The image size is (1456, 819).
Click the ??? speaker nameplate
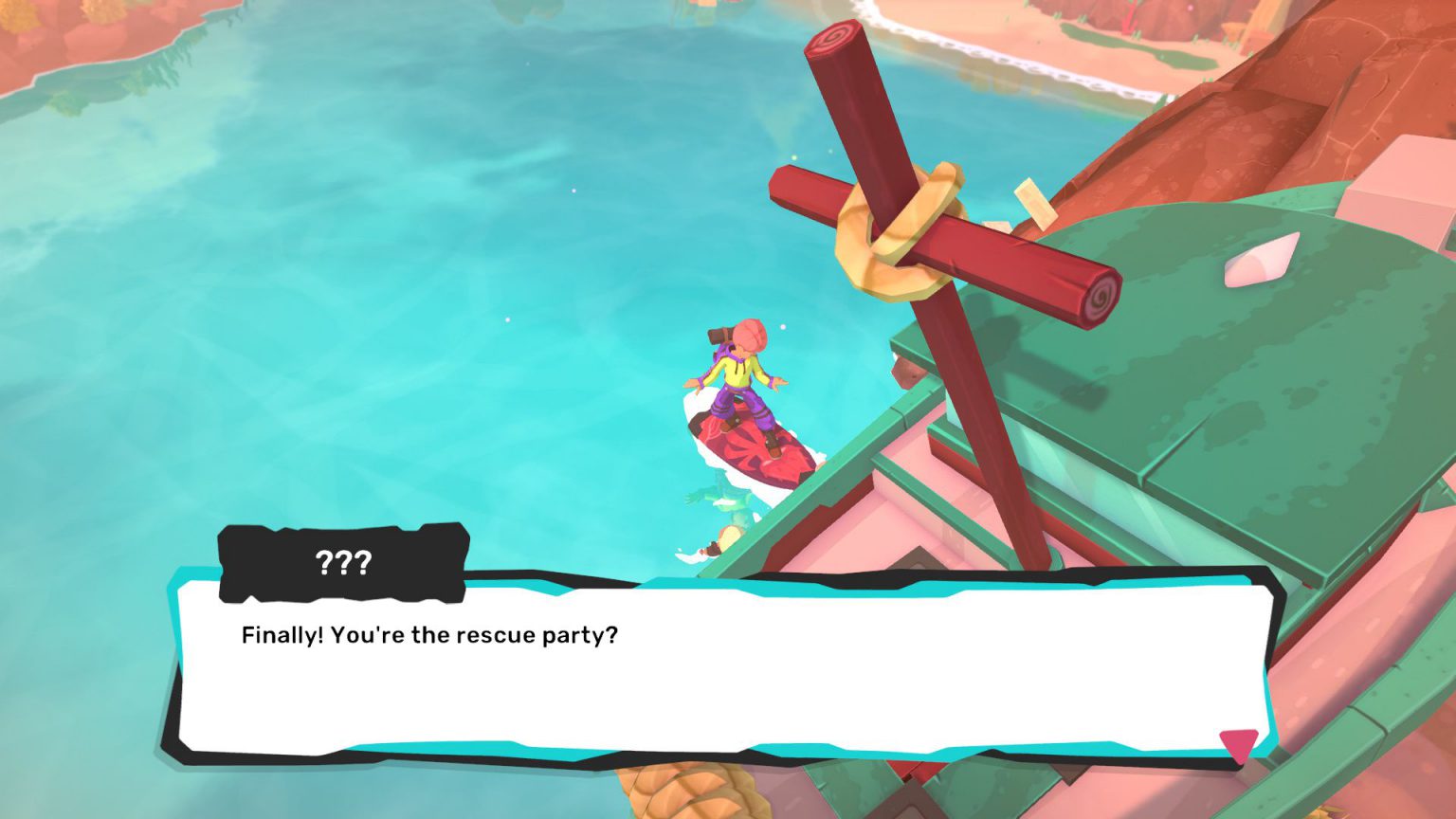343,561
